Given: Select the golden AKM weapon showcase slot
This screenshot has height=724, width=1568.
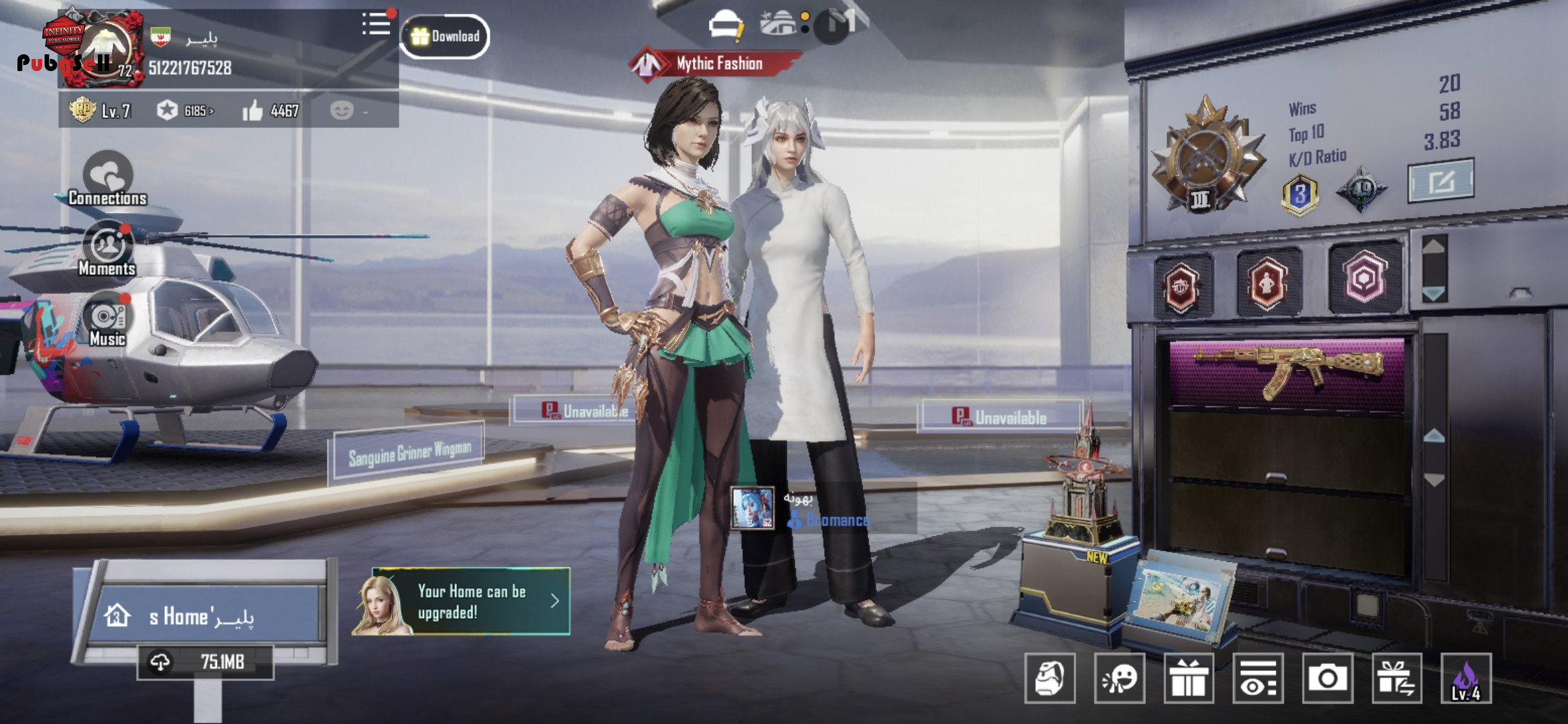Looking at the screenshot, I should pos(1287,372).
